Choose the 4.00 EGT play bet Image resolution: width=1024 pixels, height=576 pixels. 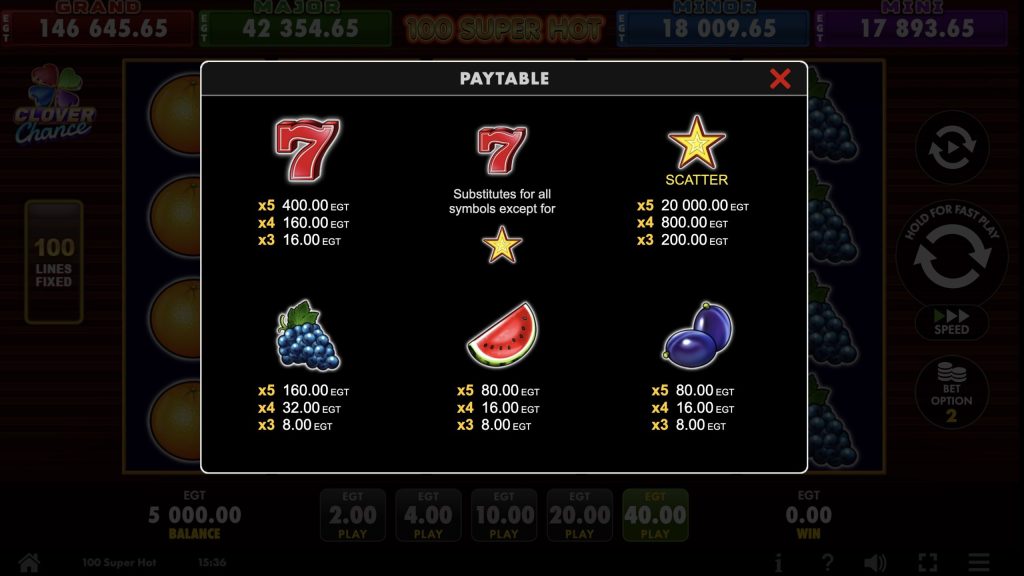[x=428, y=516]
